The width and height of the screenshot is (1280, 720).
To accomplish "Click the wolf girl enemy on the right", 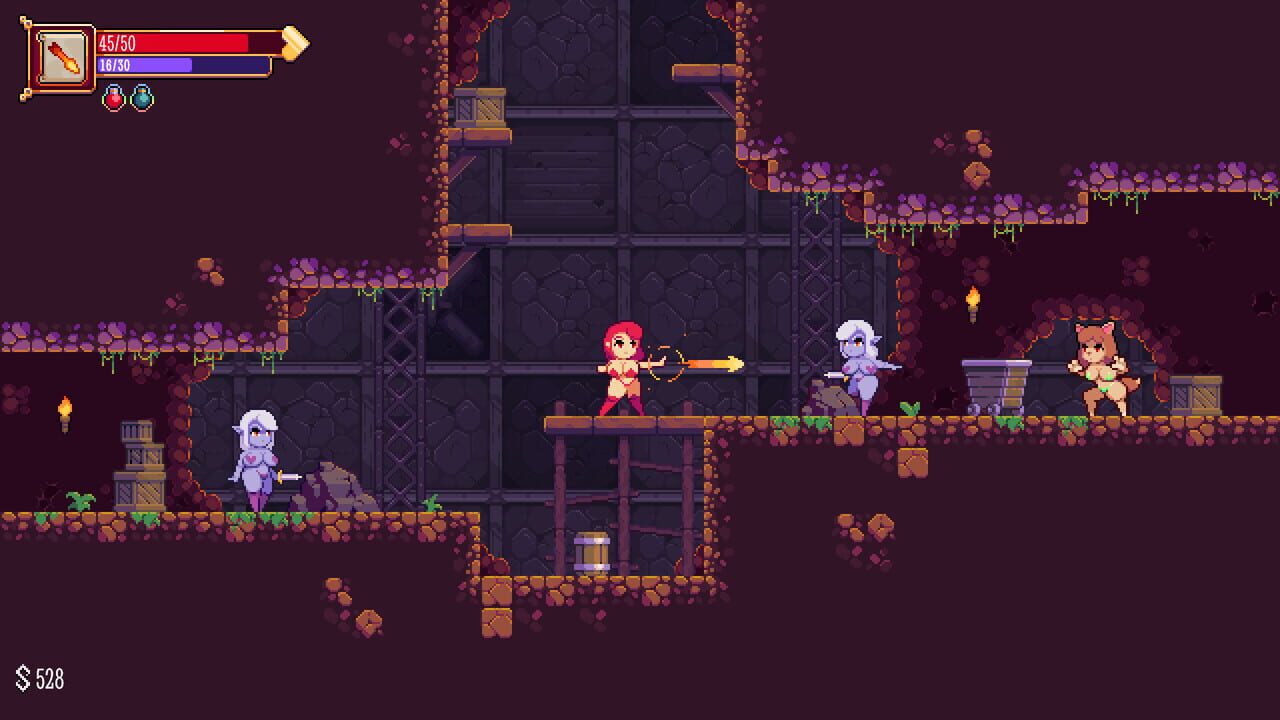I will click(1094, 365).
